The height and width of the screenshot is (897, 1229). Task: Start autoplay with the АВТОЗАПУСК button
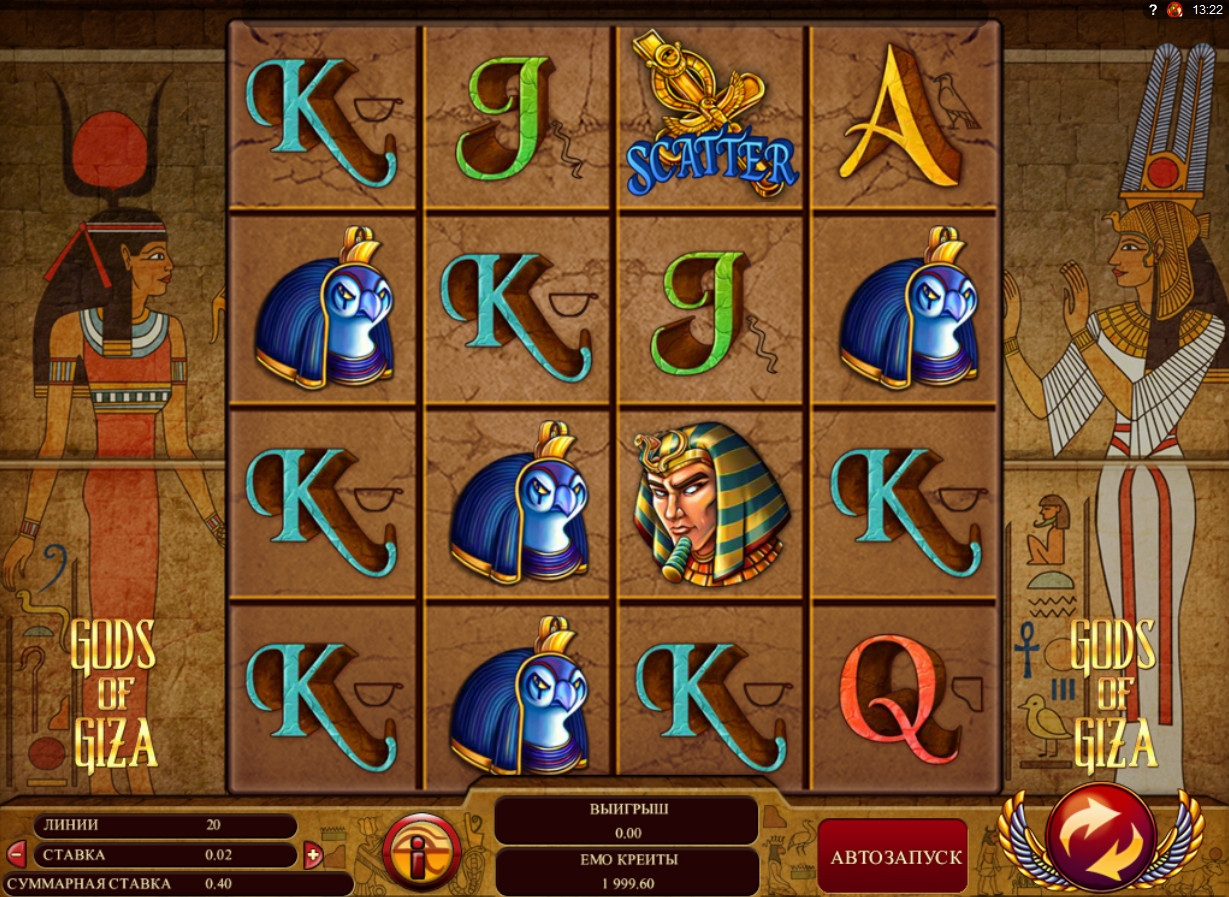[894, 857]
